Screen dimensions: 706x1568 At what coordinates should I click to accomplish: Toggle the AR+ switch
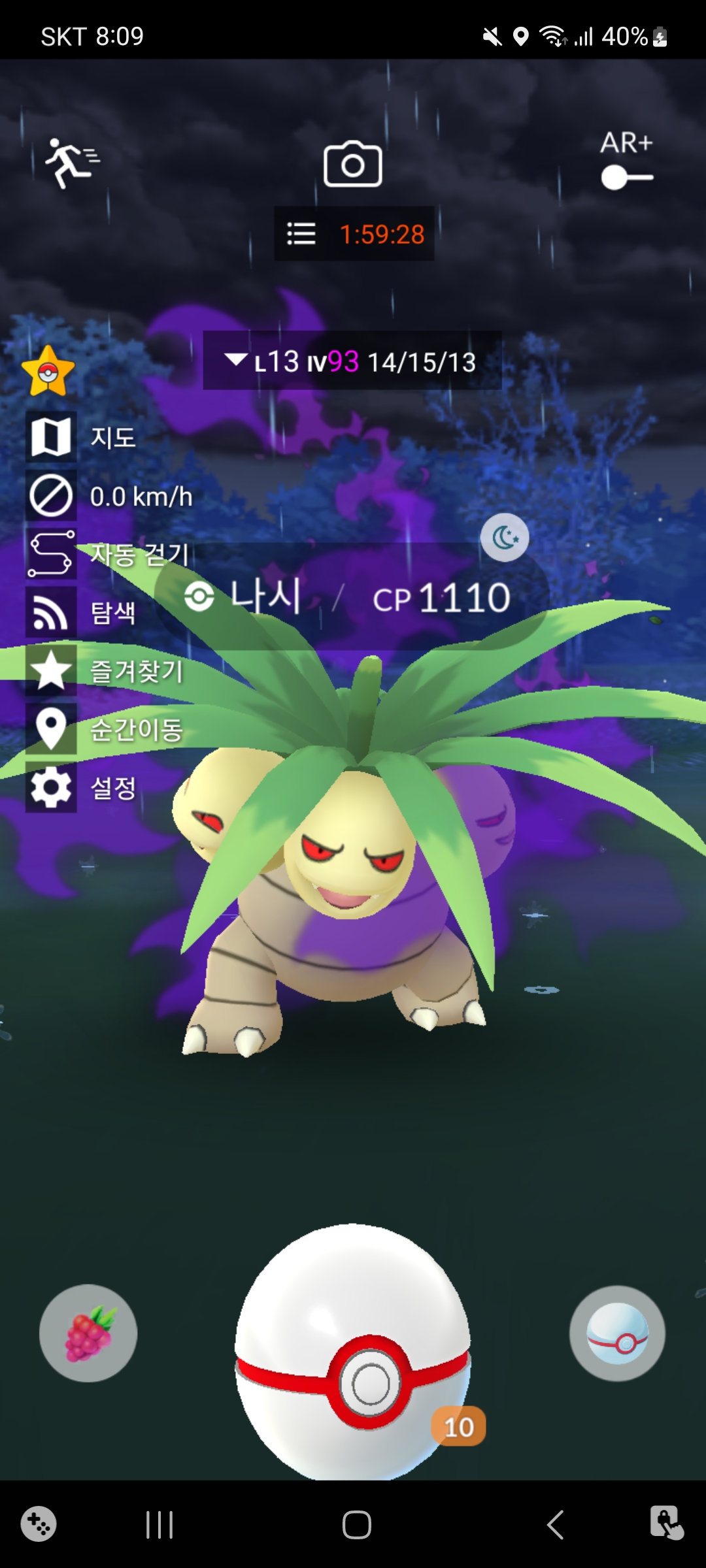(626, 177)
